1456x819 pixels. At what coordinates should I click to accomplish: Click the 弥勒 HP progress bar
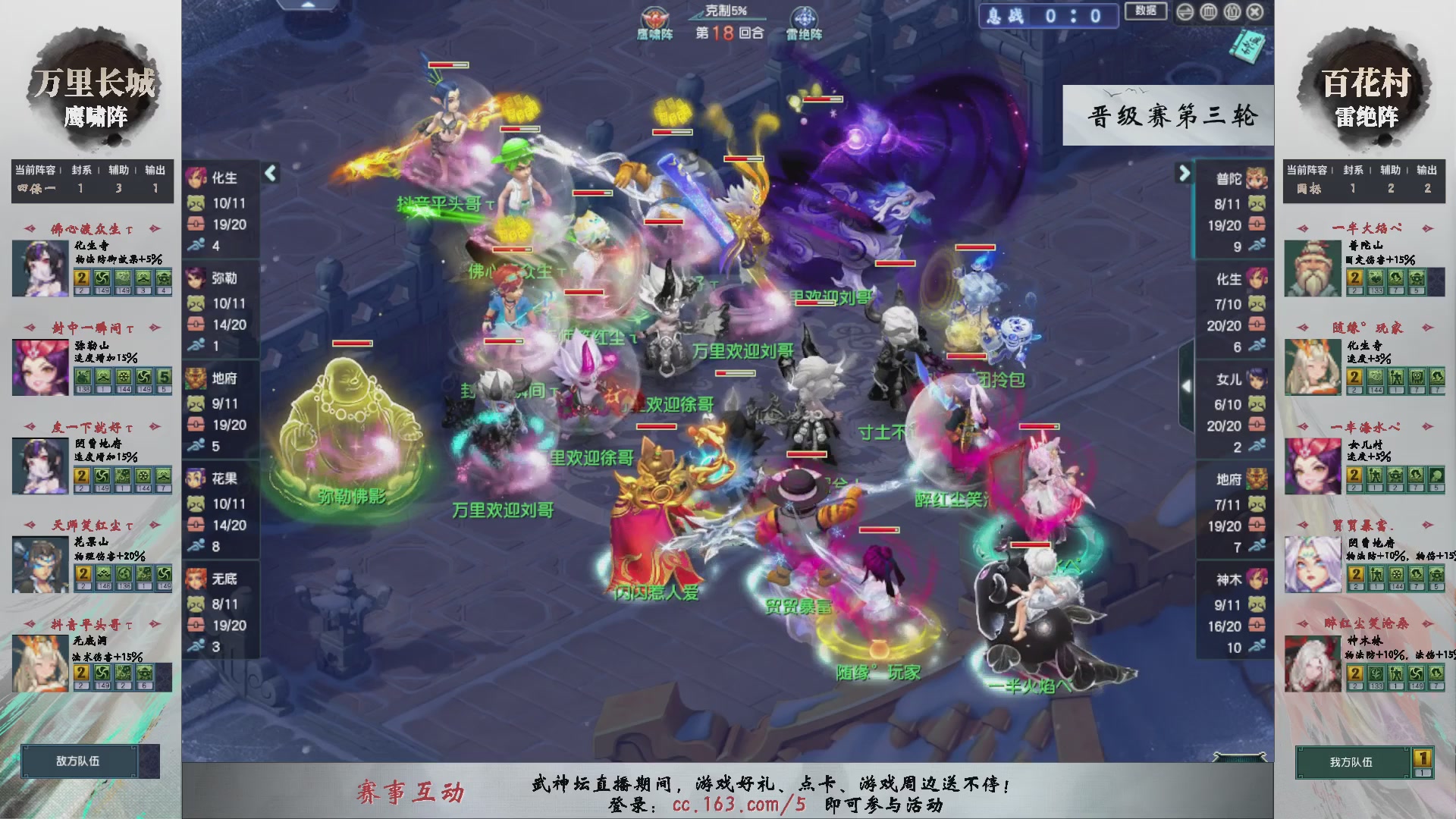(x=227, y=323)
